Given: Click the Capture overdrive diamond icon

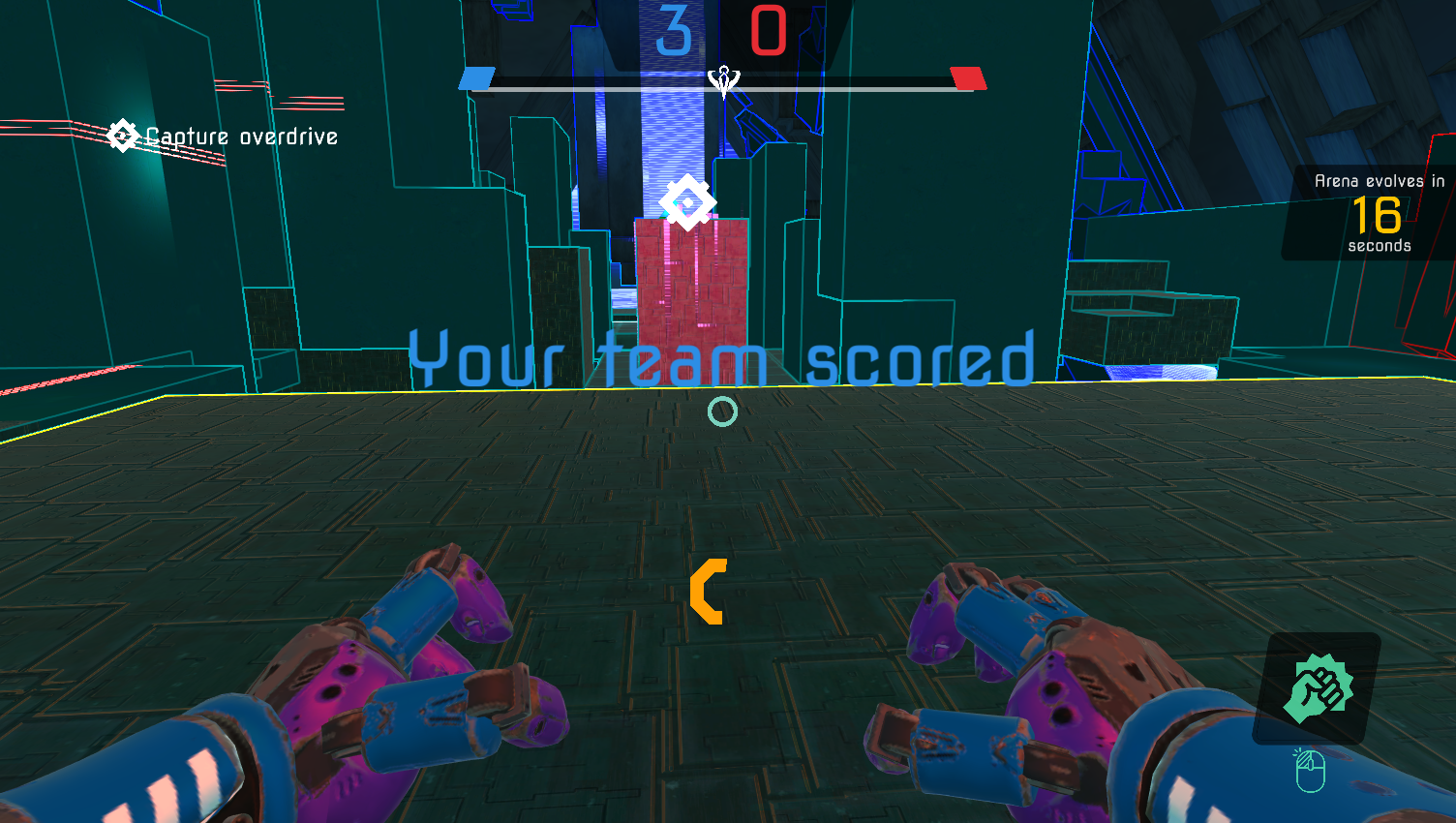Looking at the screenshot, I should pos(122,136).
